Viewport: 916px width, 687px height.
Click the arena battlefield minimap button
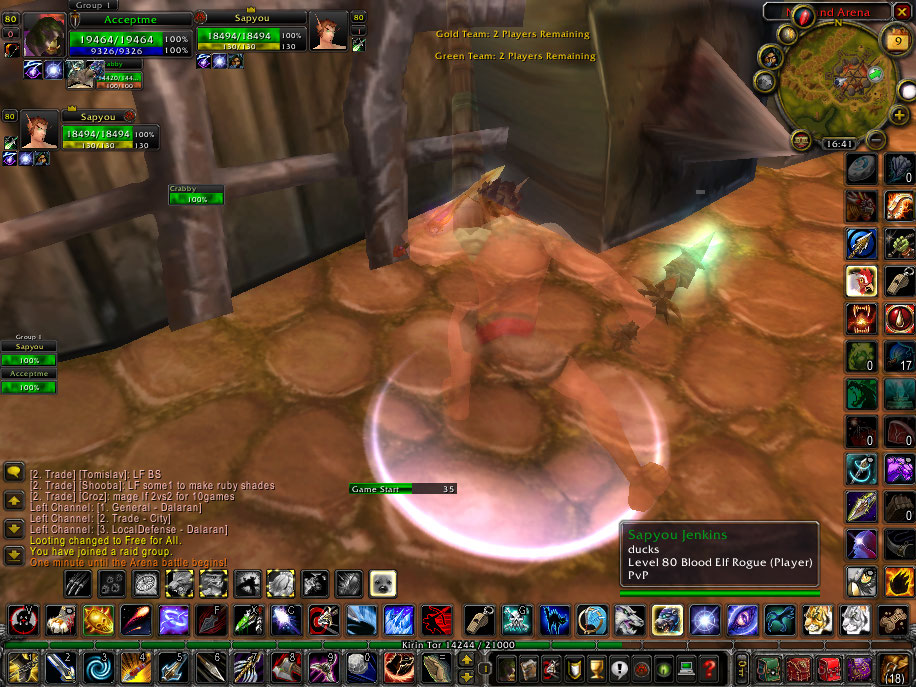[x=801, y=140]
